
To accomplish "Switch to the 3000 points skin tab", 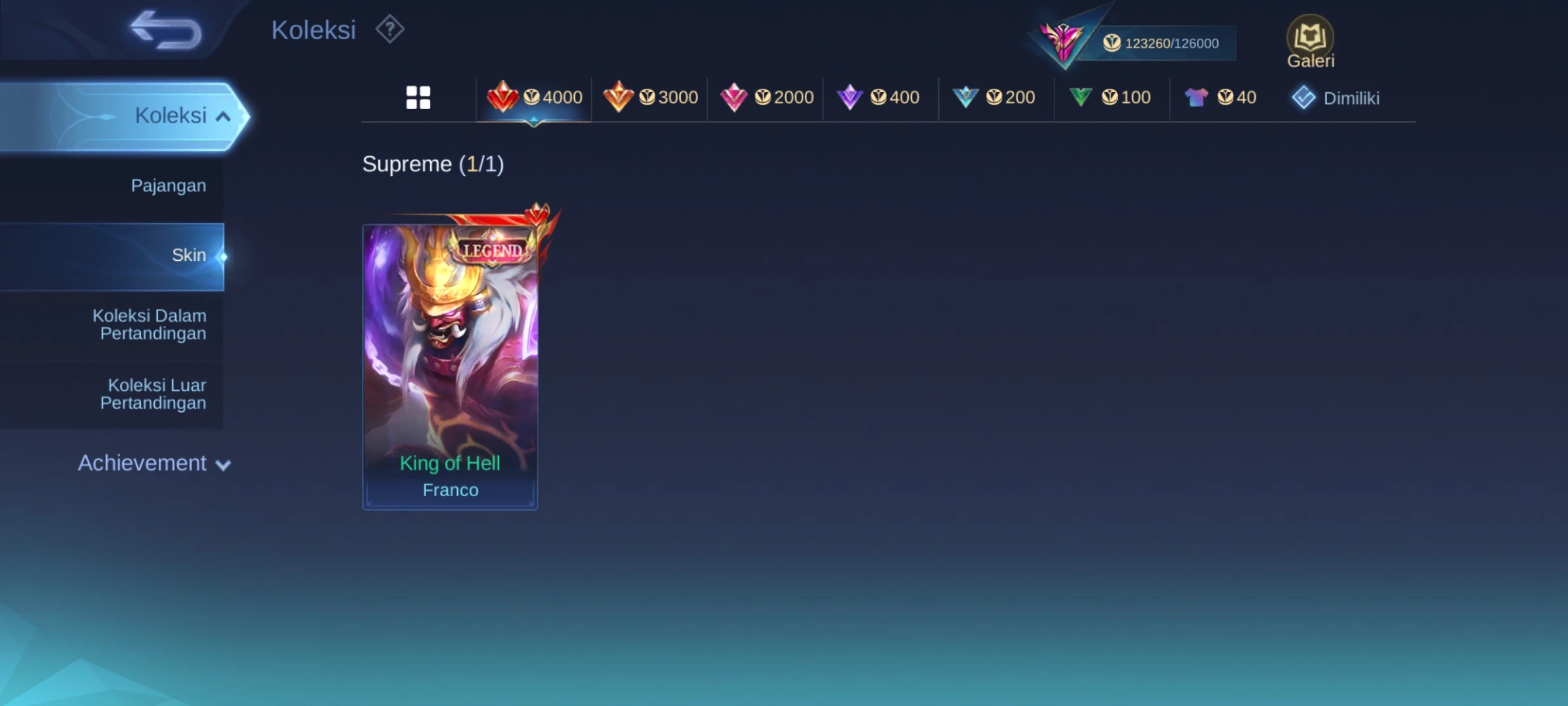I will coord(651,98).
